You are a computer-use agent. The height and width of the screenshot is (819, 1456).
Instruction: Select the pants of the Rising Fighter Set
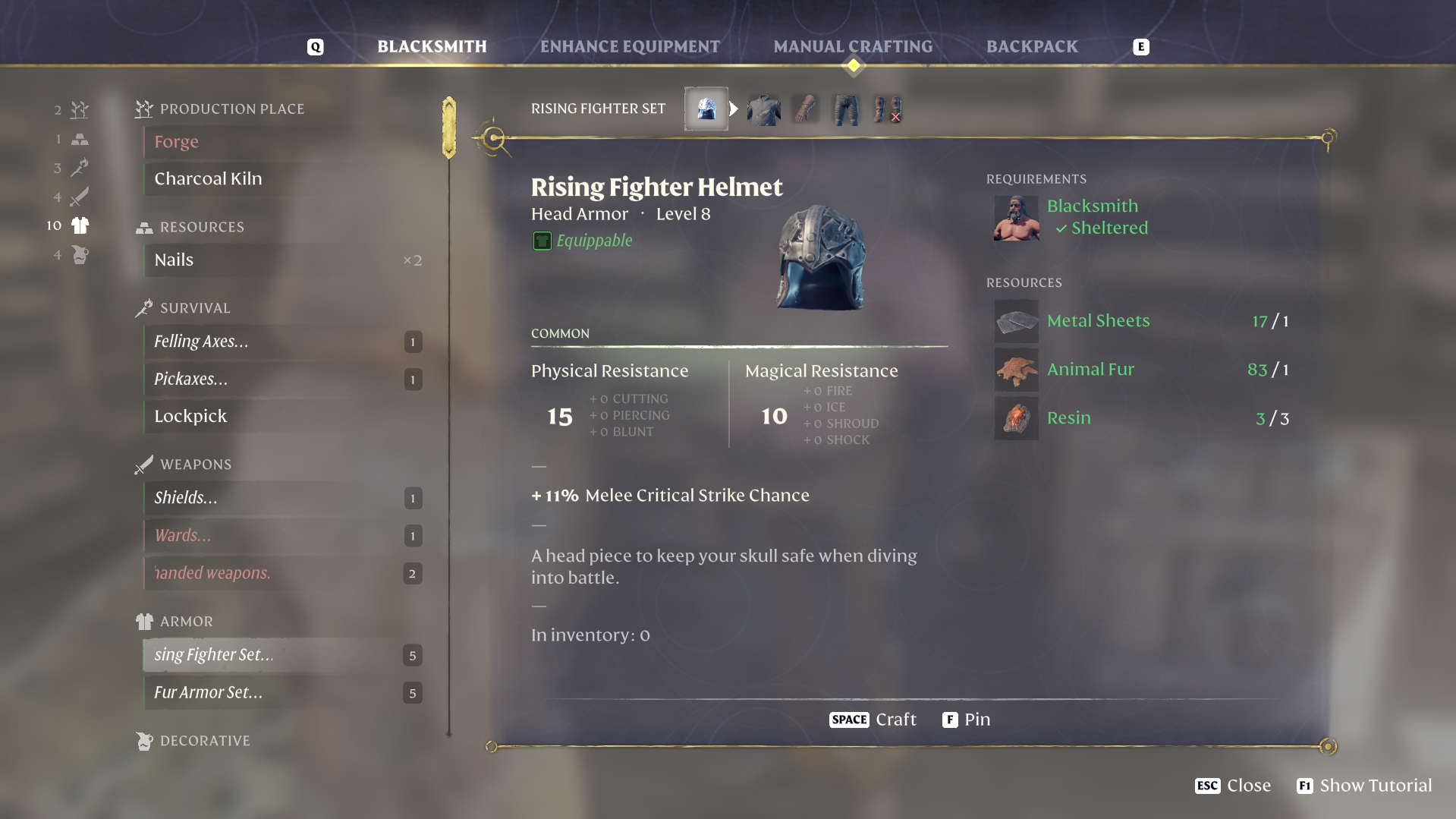tap(845, 109)
